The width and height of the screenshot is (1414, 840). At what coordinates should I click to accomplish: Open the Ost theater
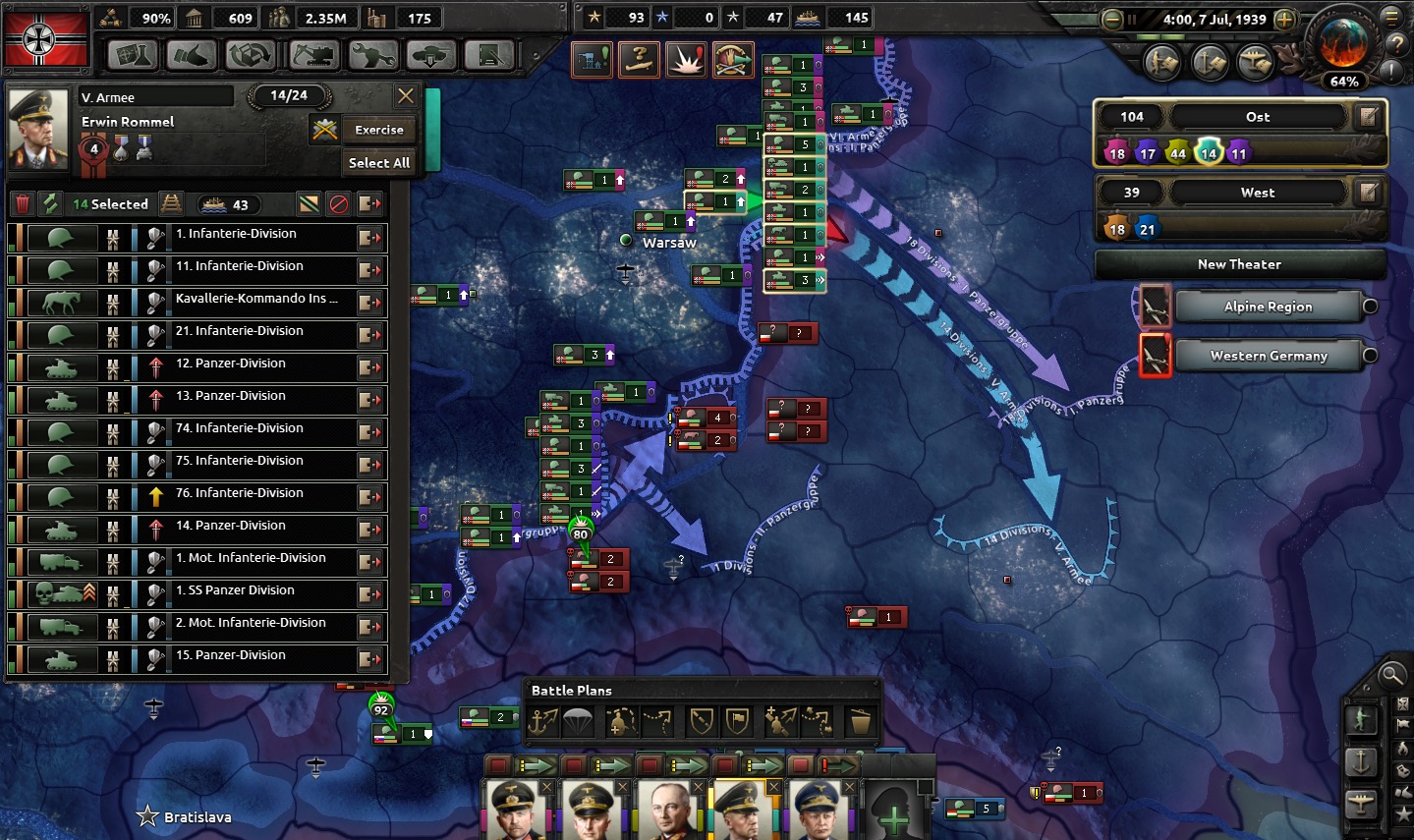pyautogui.click(x=1257, y=117)
